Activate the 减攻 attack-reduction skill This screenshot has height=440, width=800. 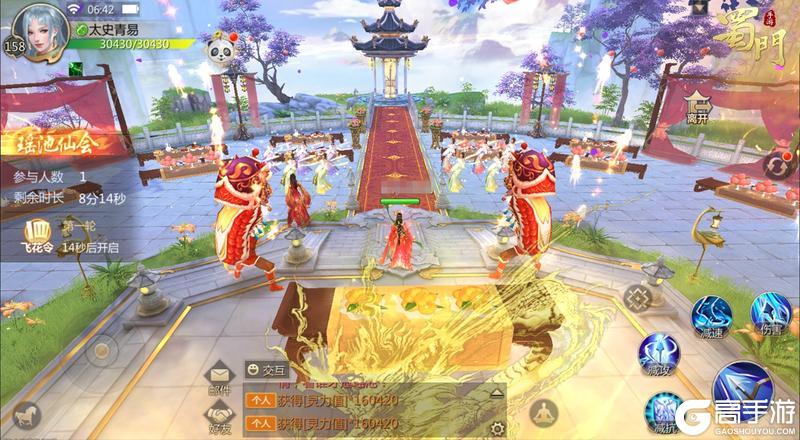(x=661, y=355)
